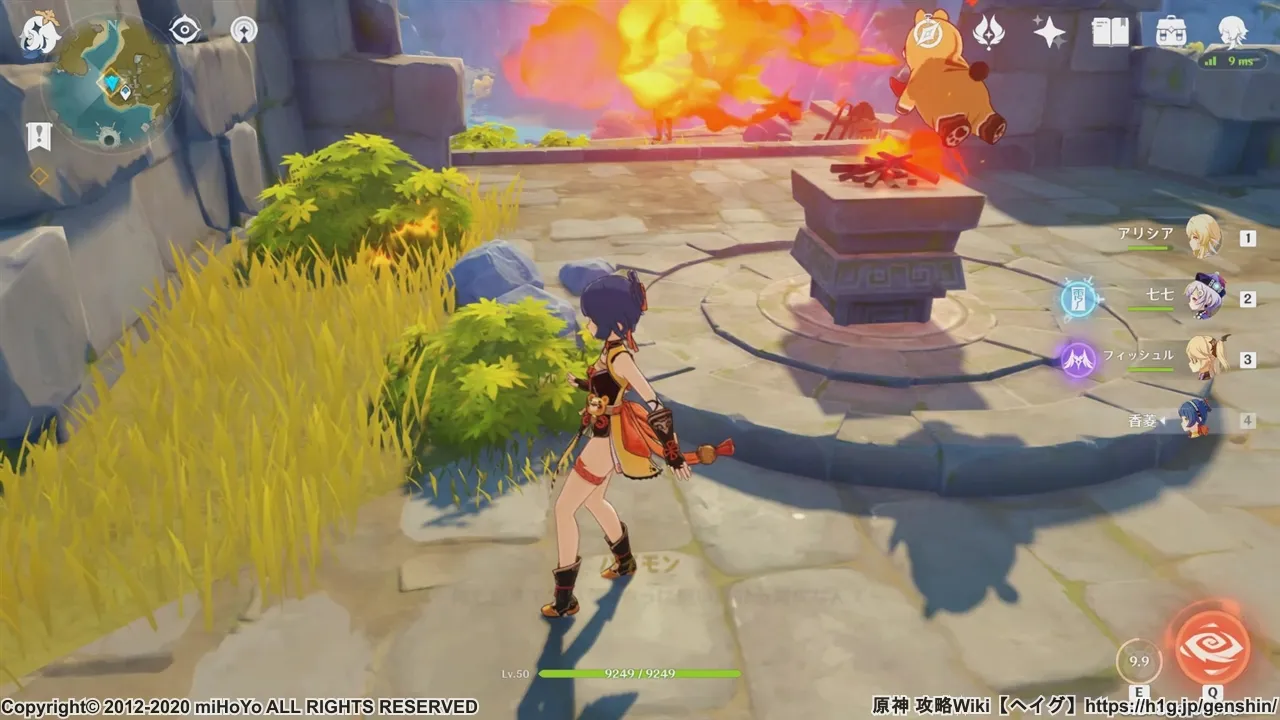Screen dimensions: 1280x720
Task: Open the winged battle pass icon
Action: [989, 33]
